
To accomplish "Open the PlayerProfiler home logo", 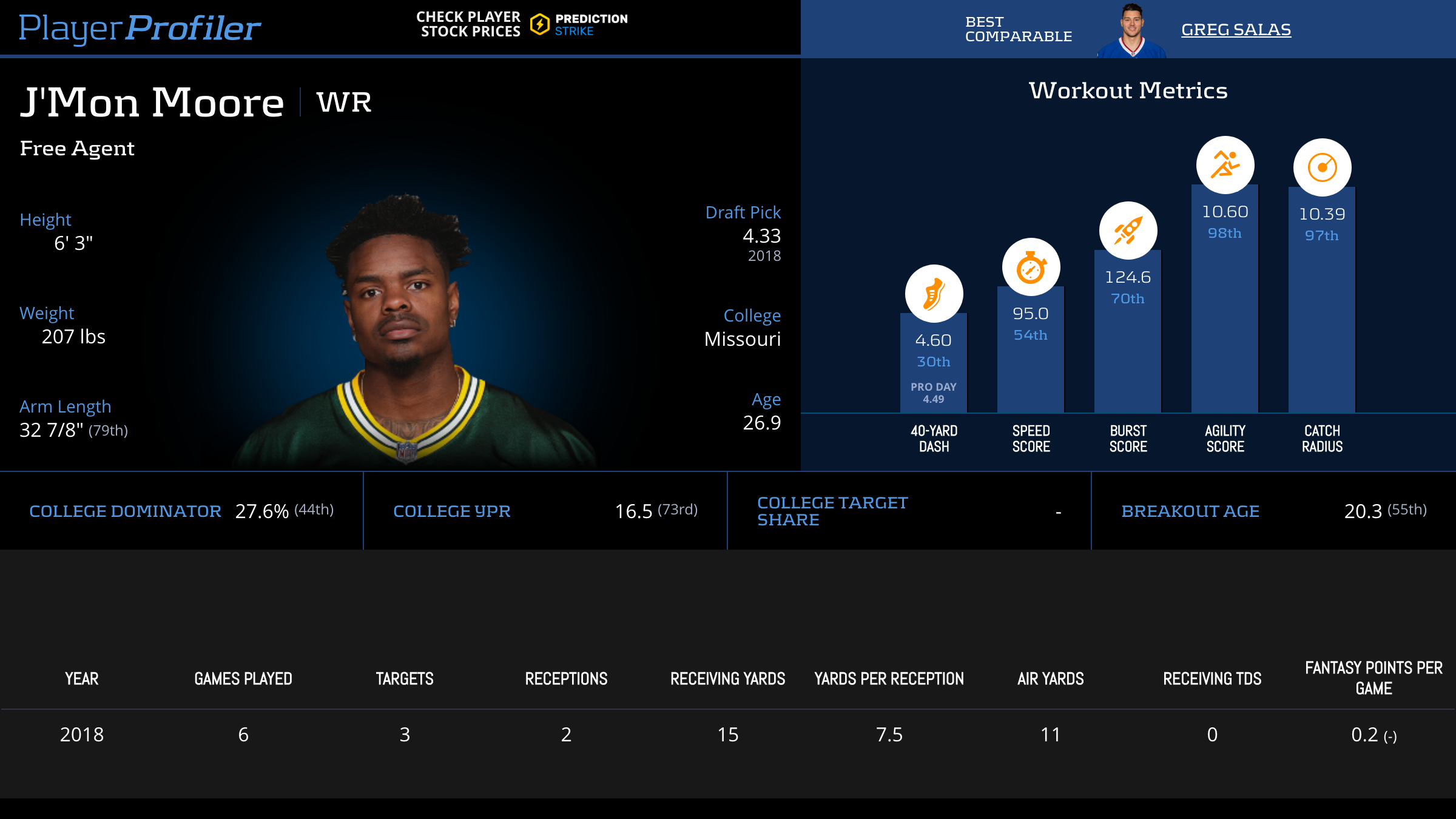I will (140, 28).
